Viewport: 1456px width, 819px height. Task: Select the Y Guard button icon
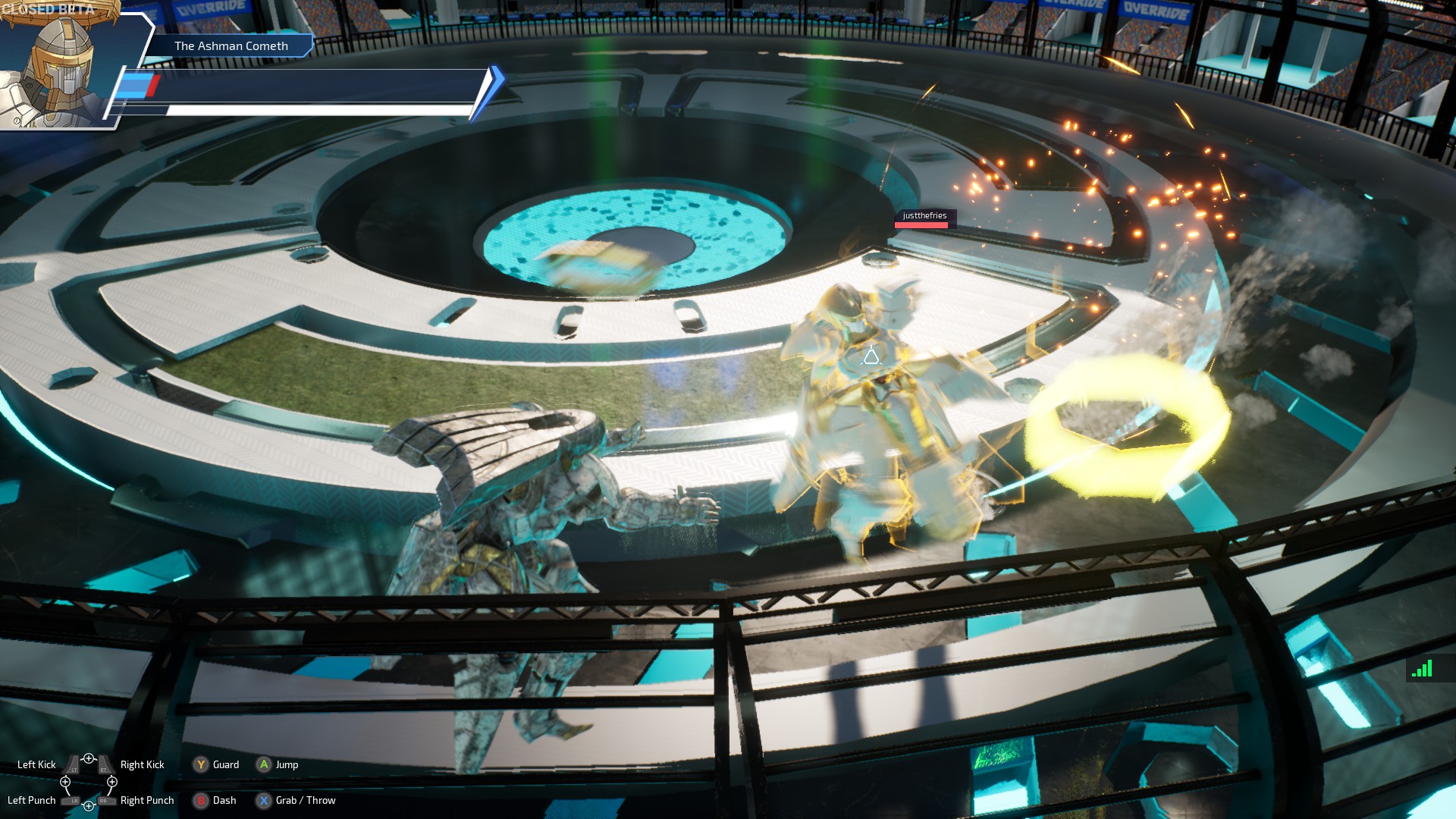click(201, 764)
